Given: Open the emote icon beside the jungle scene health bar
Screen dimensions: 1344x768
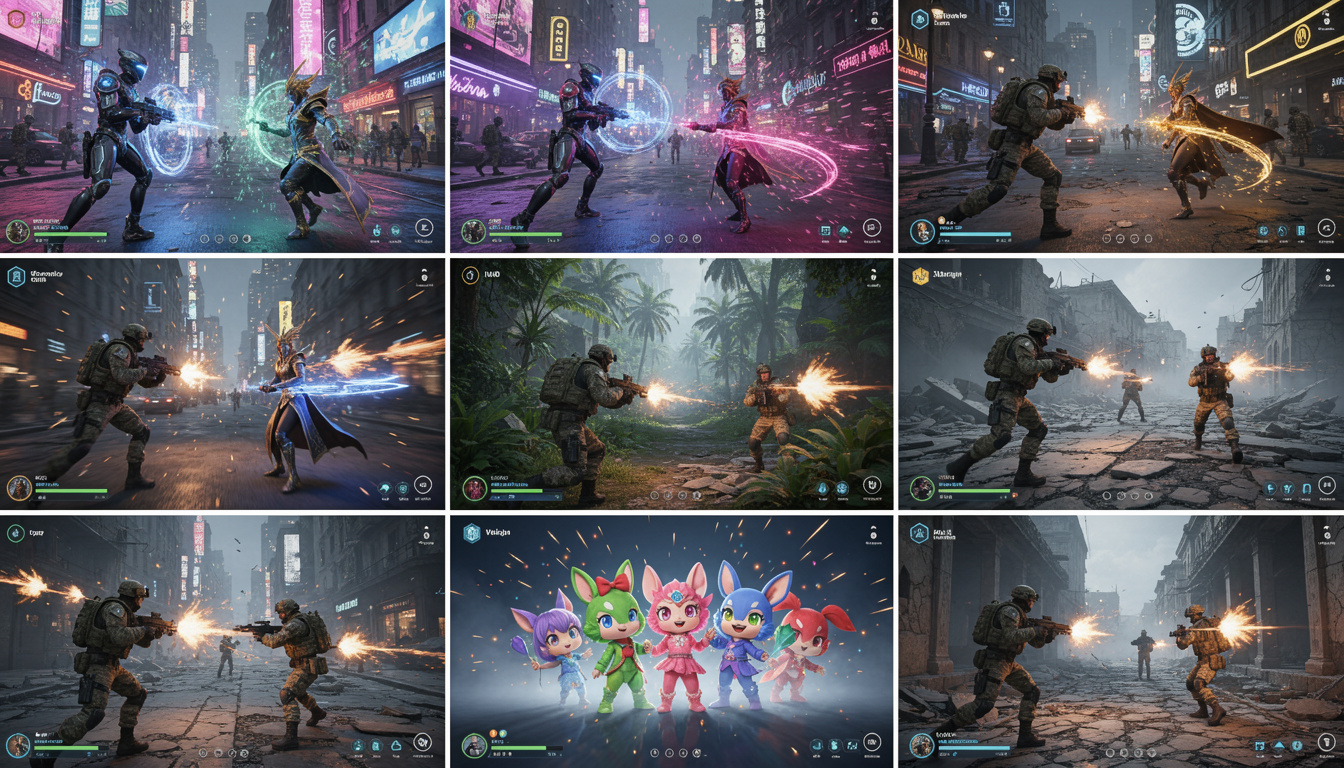Looking at the screenshot, I should click(558, 495).
